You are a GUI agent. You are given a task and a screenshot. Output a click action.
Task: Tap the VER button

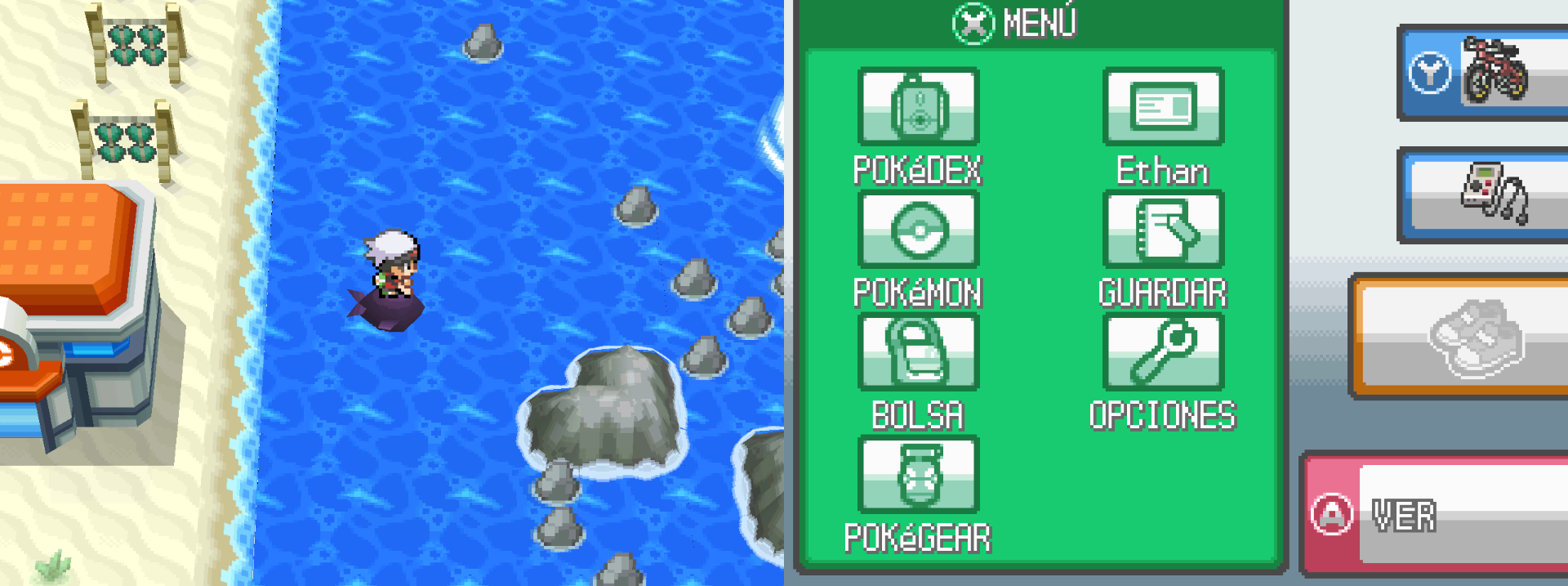coord(1437,515)
